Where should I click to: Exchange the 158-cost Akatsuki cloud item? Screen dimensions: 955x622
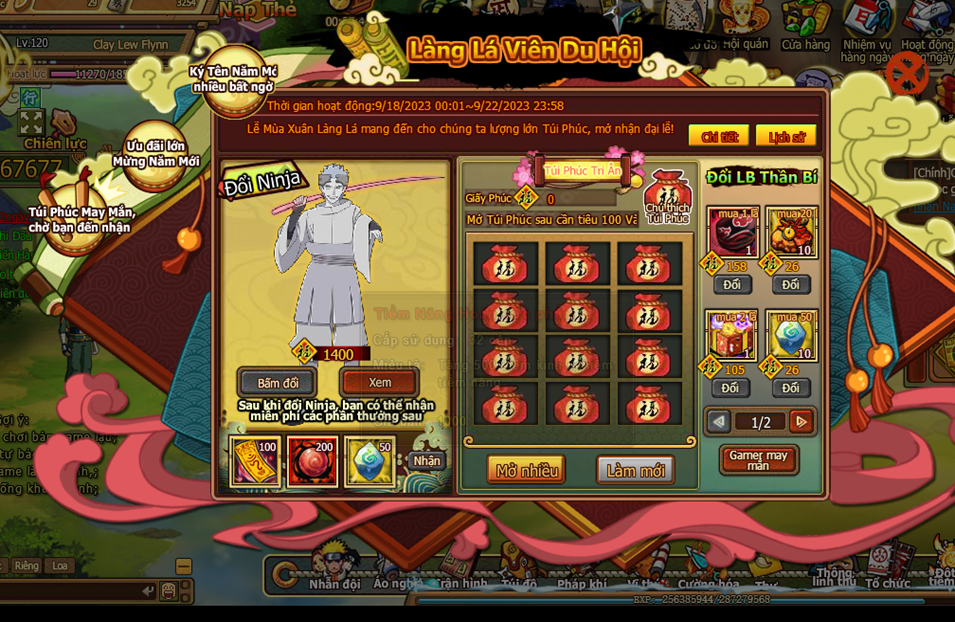click(732, 285)
